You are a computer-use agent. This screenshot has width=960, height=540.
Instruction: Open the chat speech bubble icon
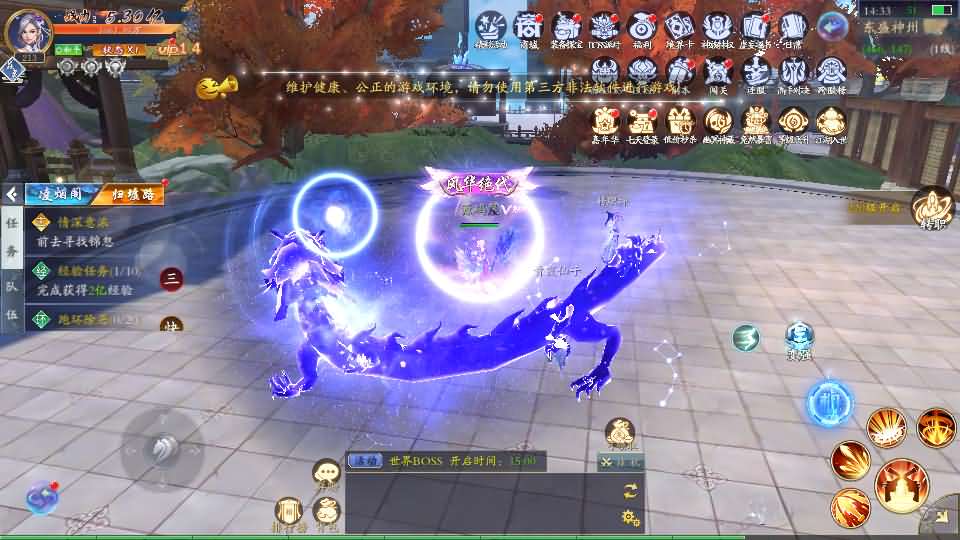(x=326, y=471)
